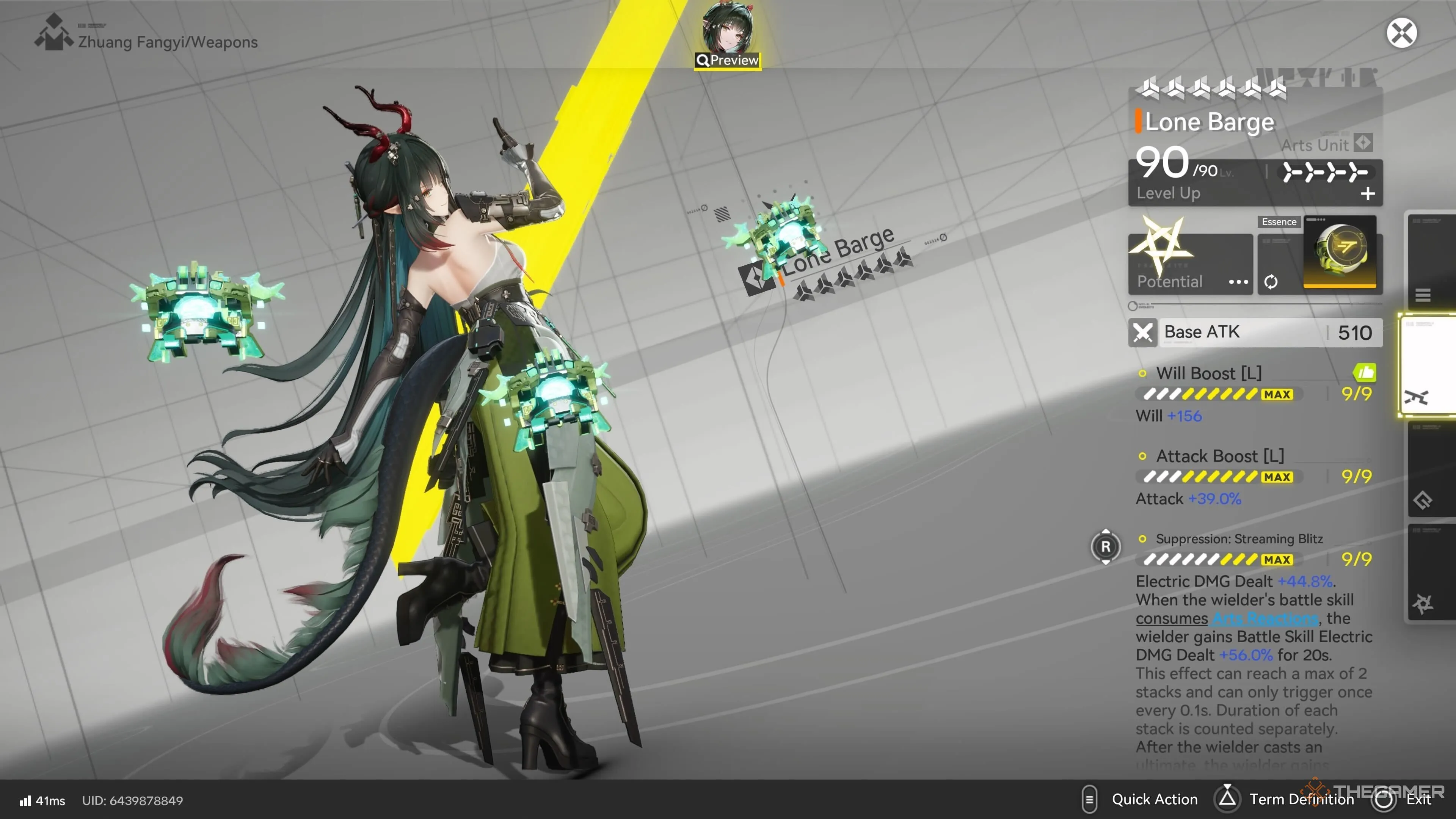The image size is (1456, 819).
Task: Click the green thumbs-up recommendation badge
Action: (x=1365, y=372)
